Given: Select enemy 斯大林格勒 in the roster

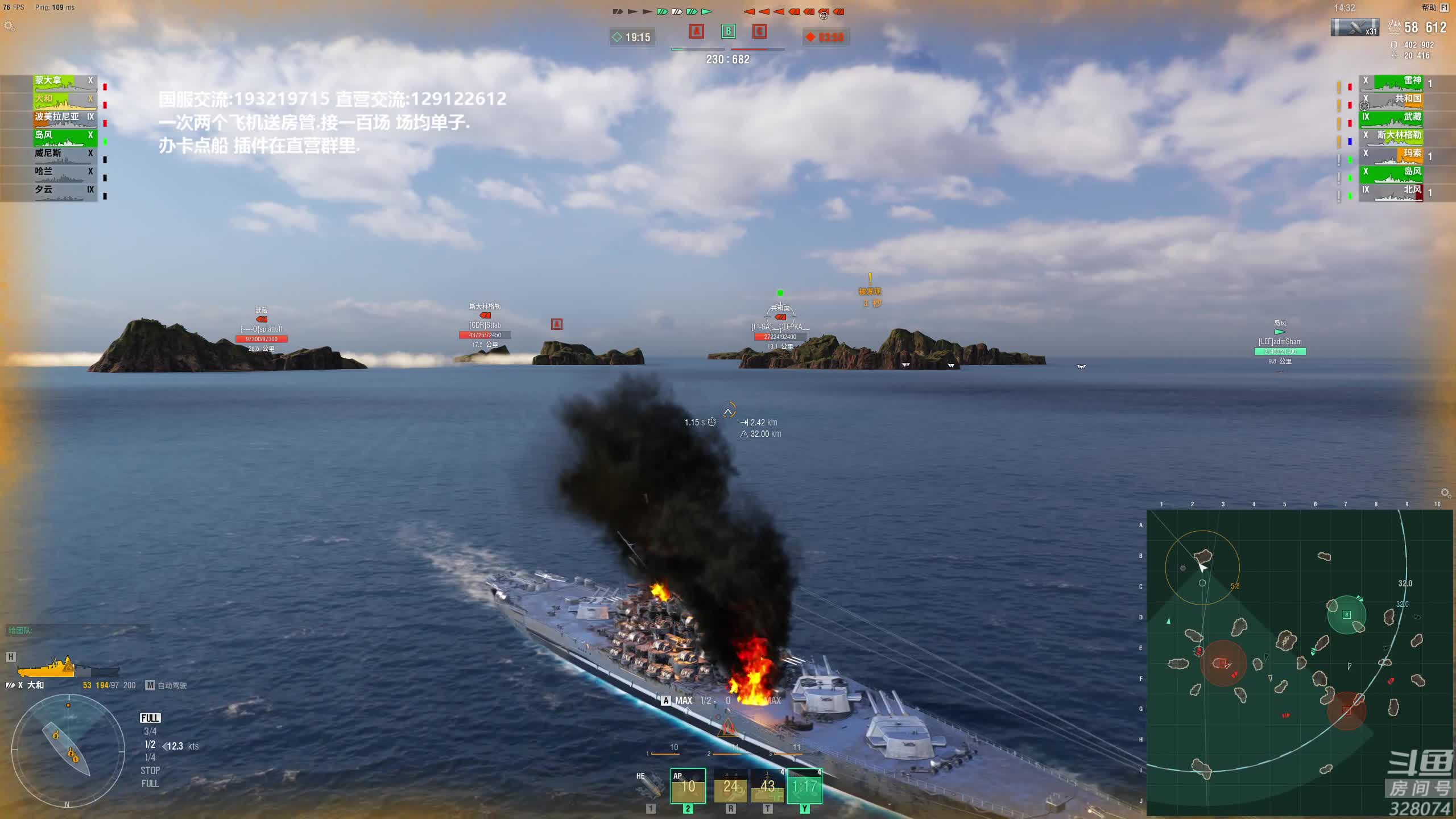Looking at the screenshot, I should pyautogui.click(x=1392, y=136).
